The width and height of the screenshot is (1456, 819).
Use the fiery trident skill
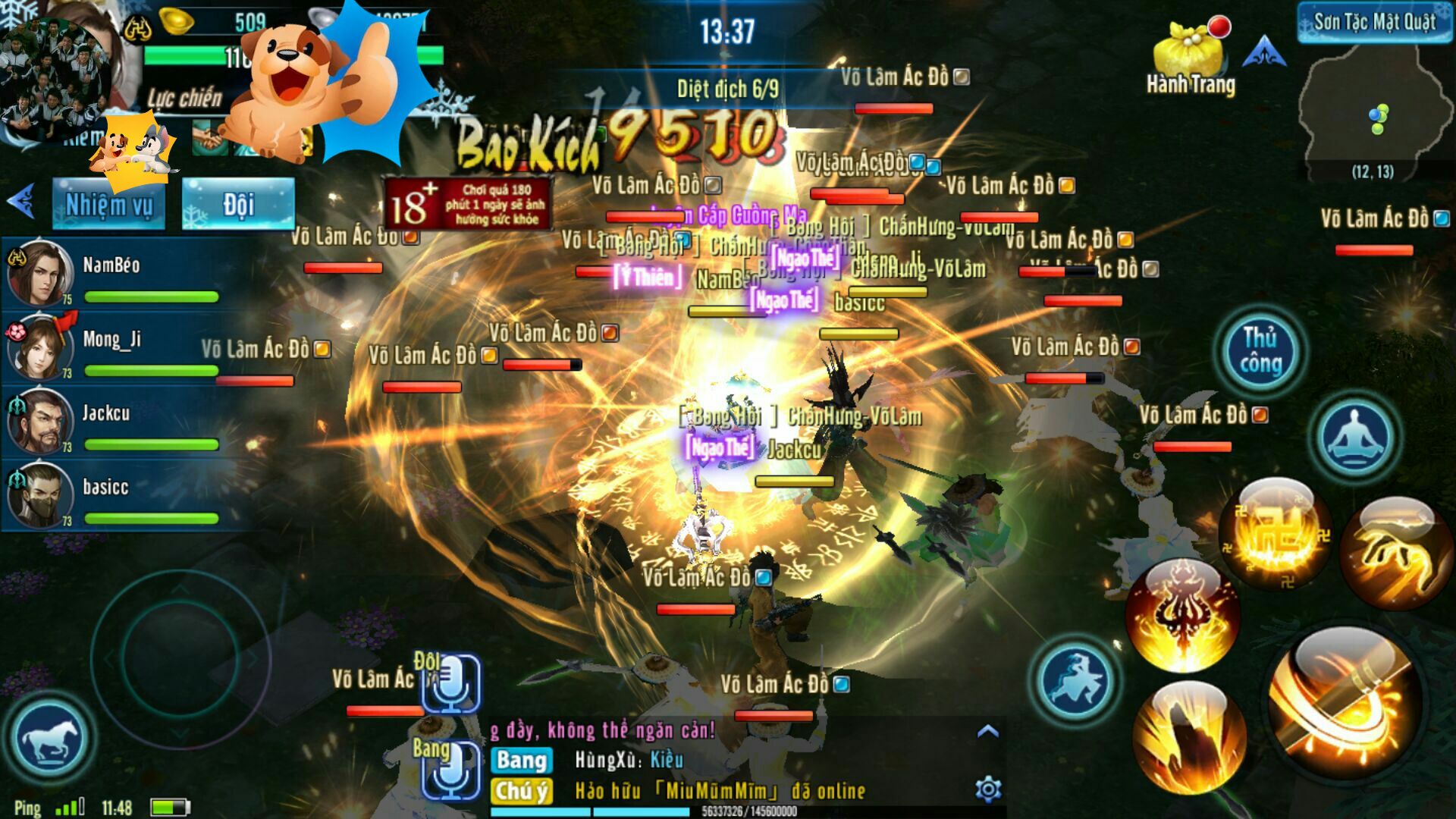(x=1183, y=616)
